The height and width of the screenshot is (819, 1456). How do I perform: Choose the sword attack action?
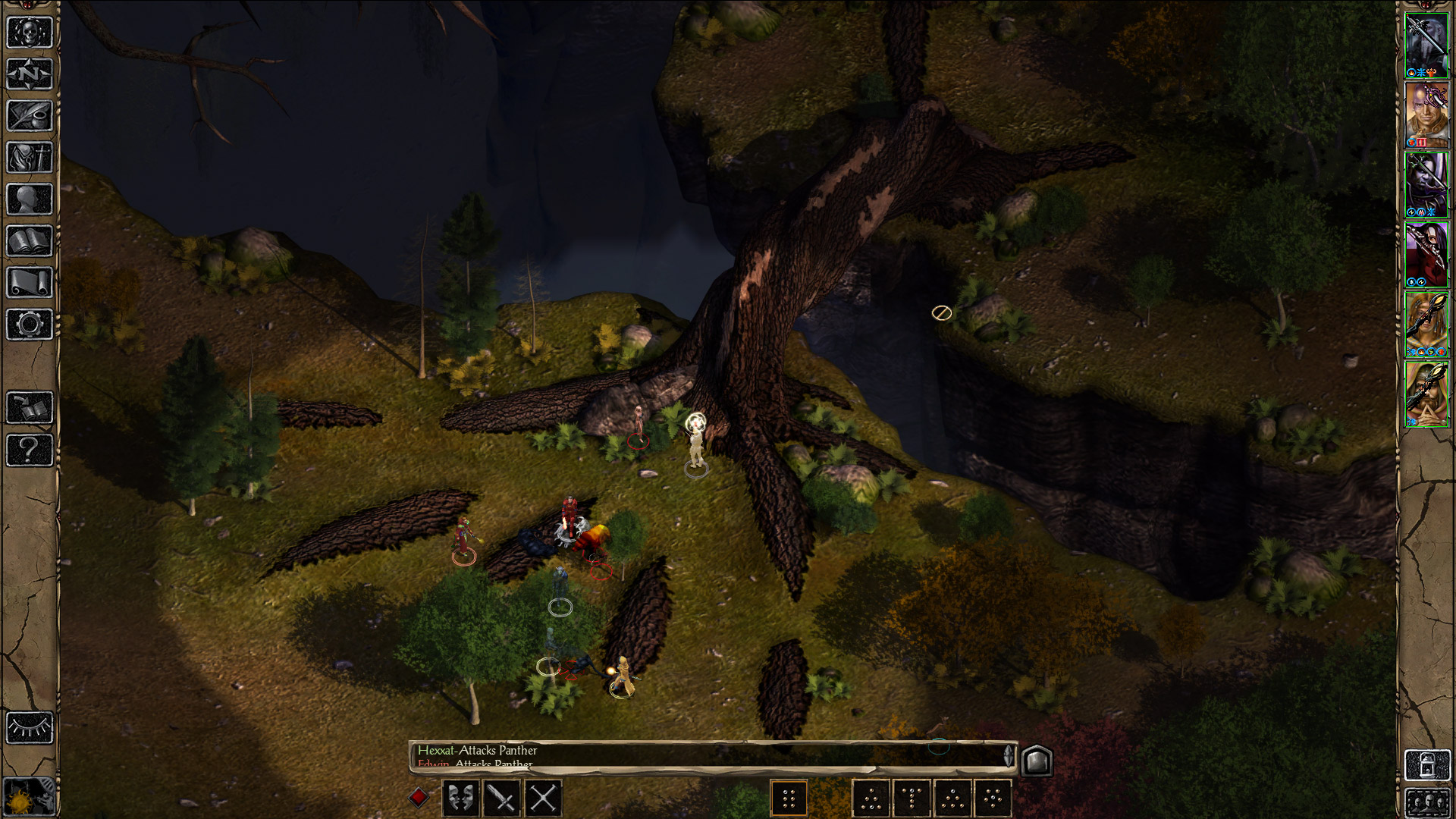click(x=501, y=798)
